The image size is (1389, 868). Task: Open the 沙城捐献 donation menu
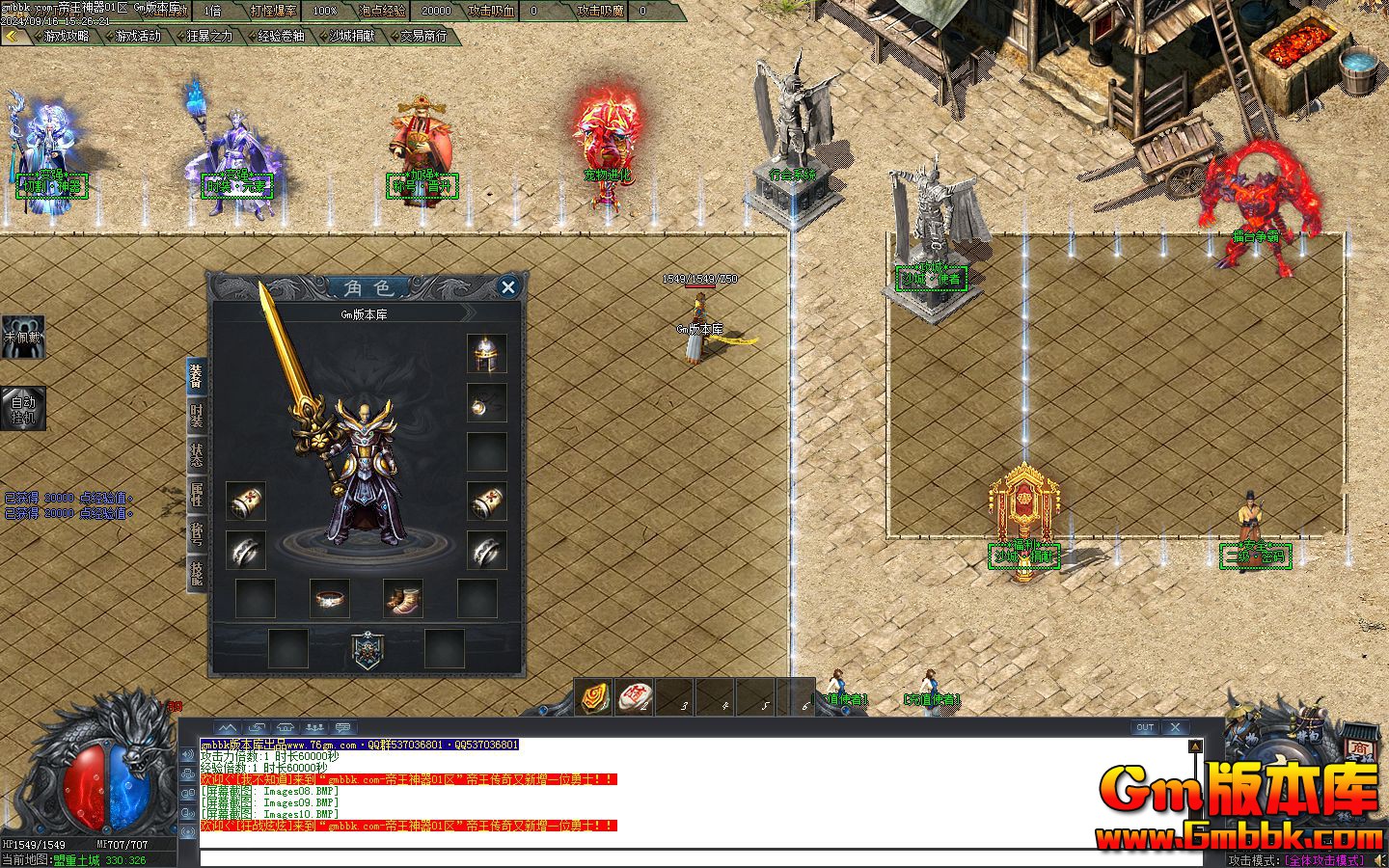tap(352, 36)
